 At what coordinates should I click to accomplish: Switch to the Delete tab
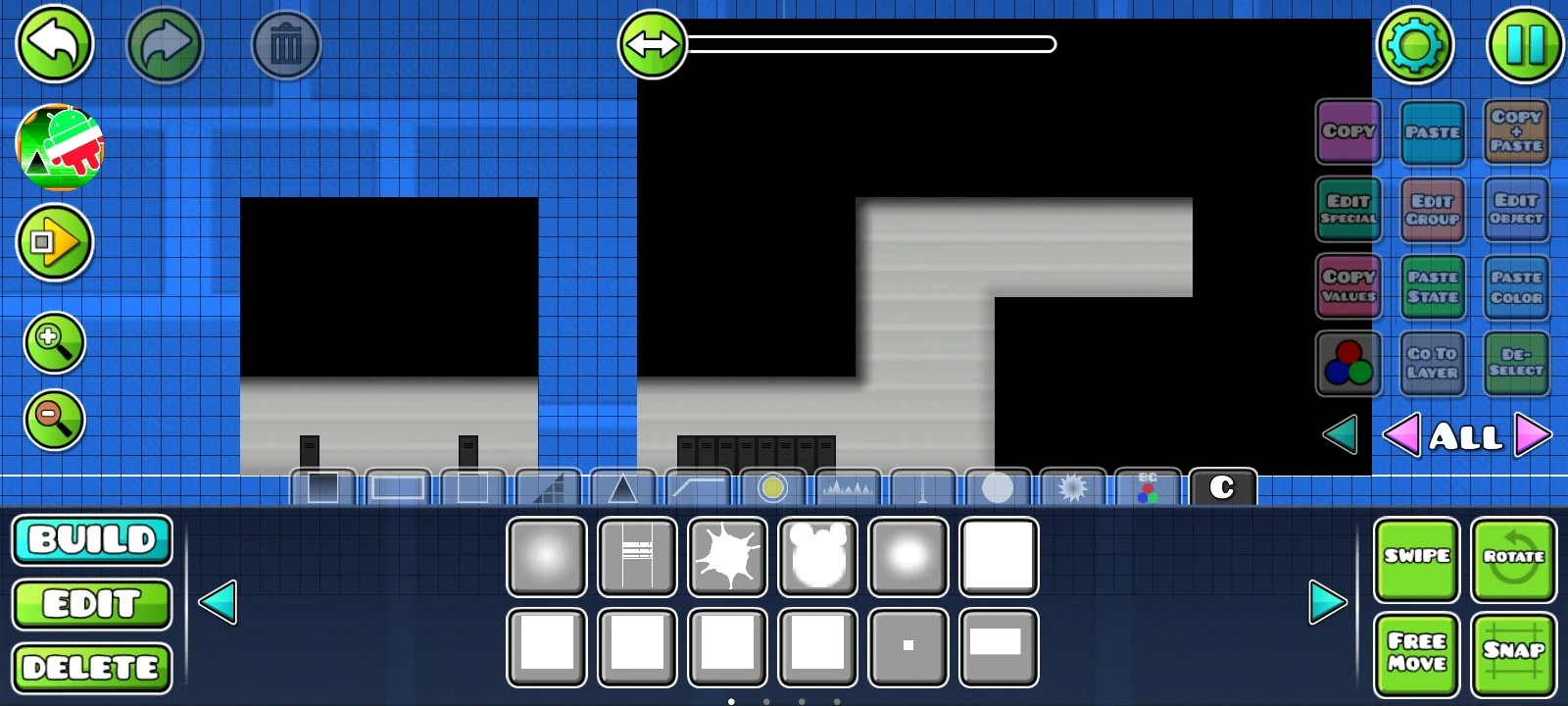pos(92,668)
